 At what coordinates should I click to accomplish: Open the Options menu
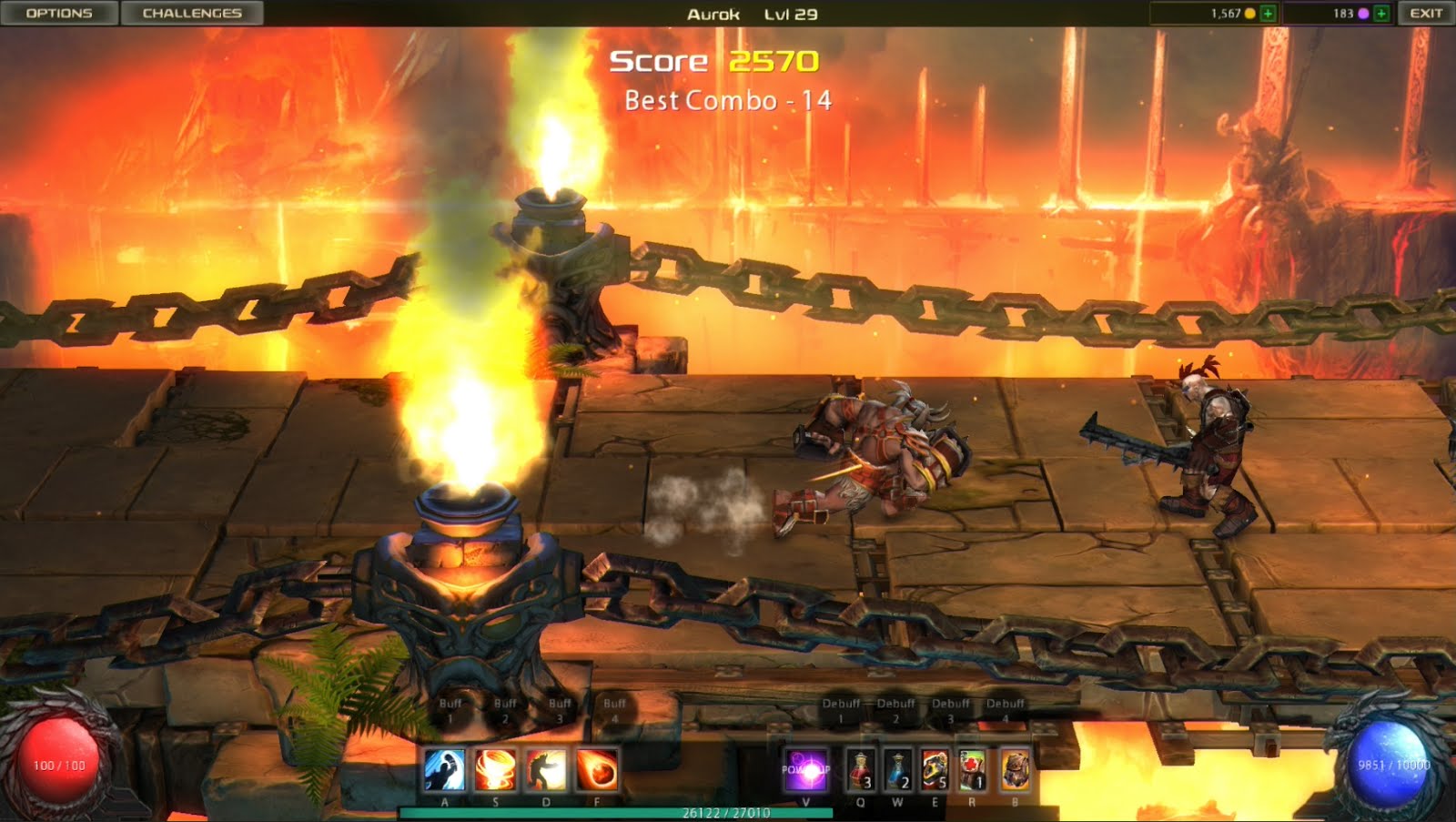pos(59,13)
